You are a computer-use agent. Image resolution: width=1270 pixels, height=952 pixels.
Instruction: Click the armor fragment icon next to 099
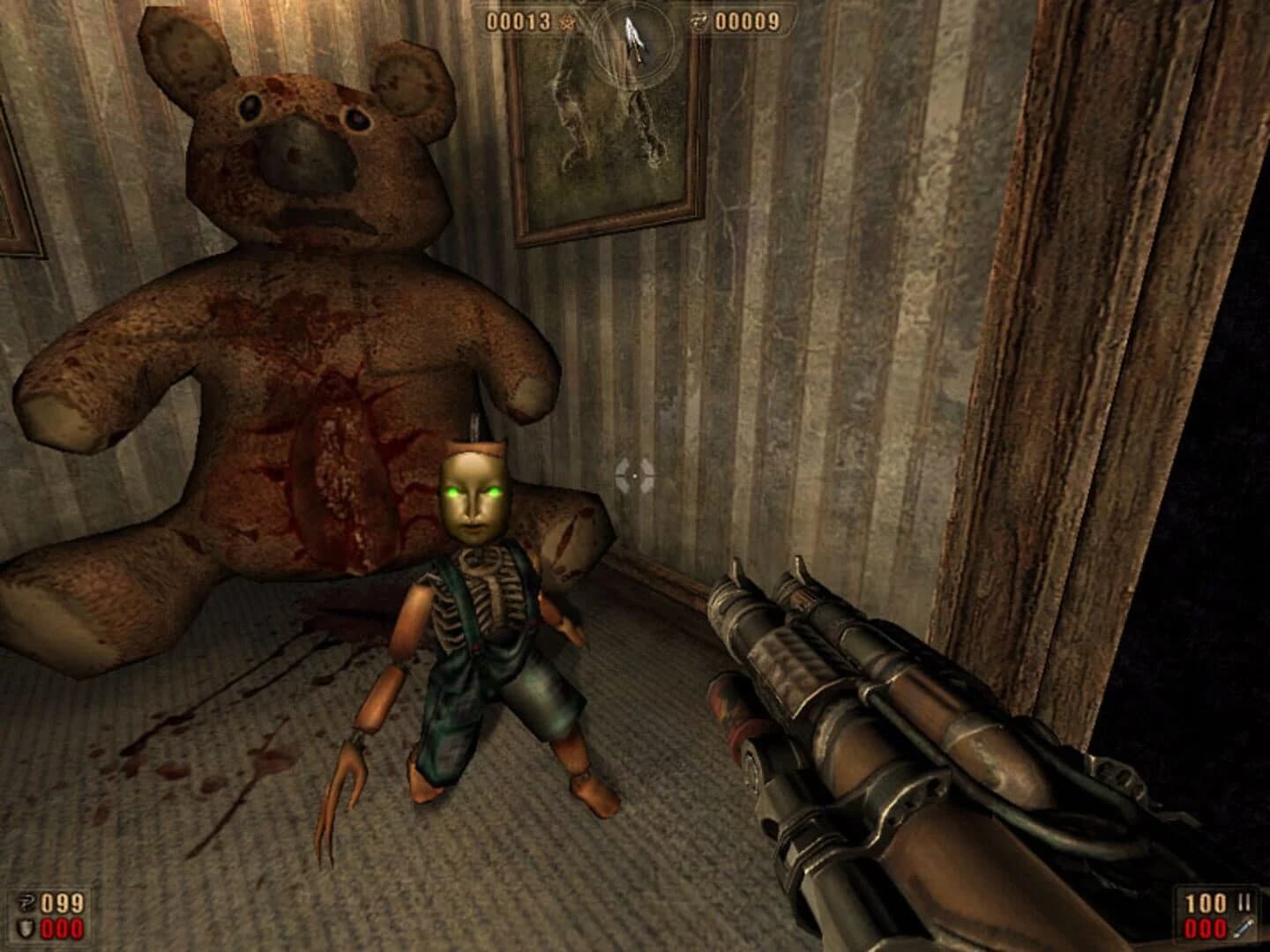pos(29,903)
